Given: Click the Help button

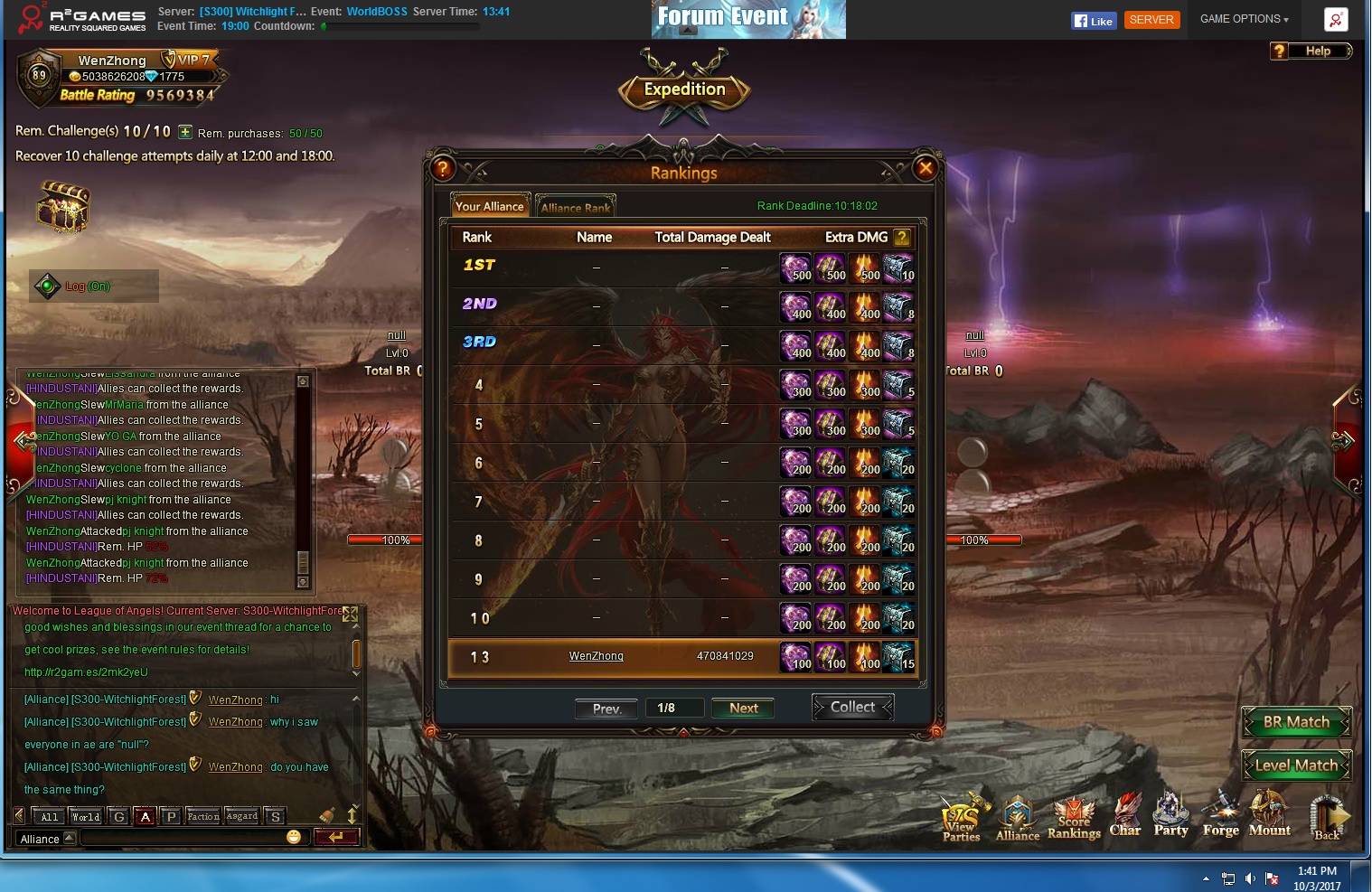Looking at the screenshot, I should pyautogui.click(x=1311, y=52).
